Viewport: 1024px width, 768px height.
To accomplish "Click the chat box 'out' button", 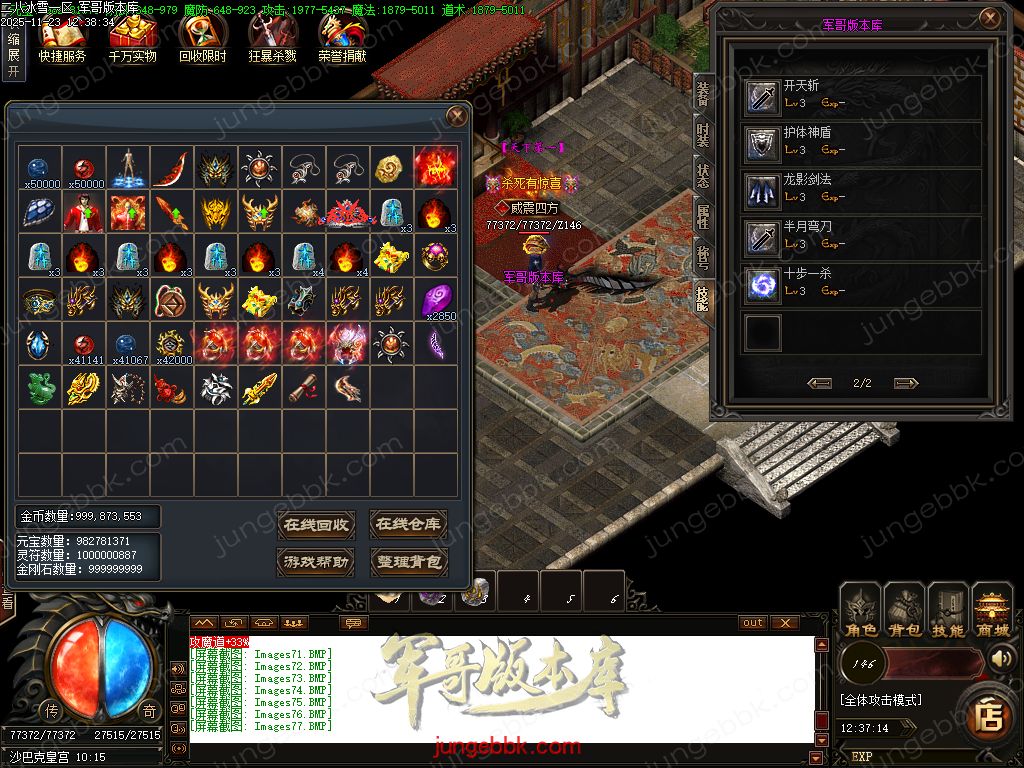I will pyautogui.click(x=753, y=622).
